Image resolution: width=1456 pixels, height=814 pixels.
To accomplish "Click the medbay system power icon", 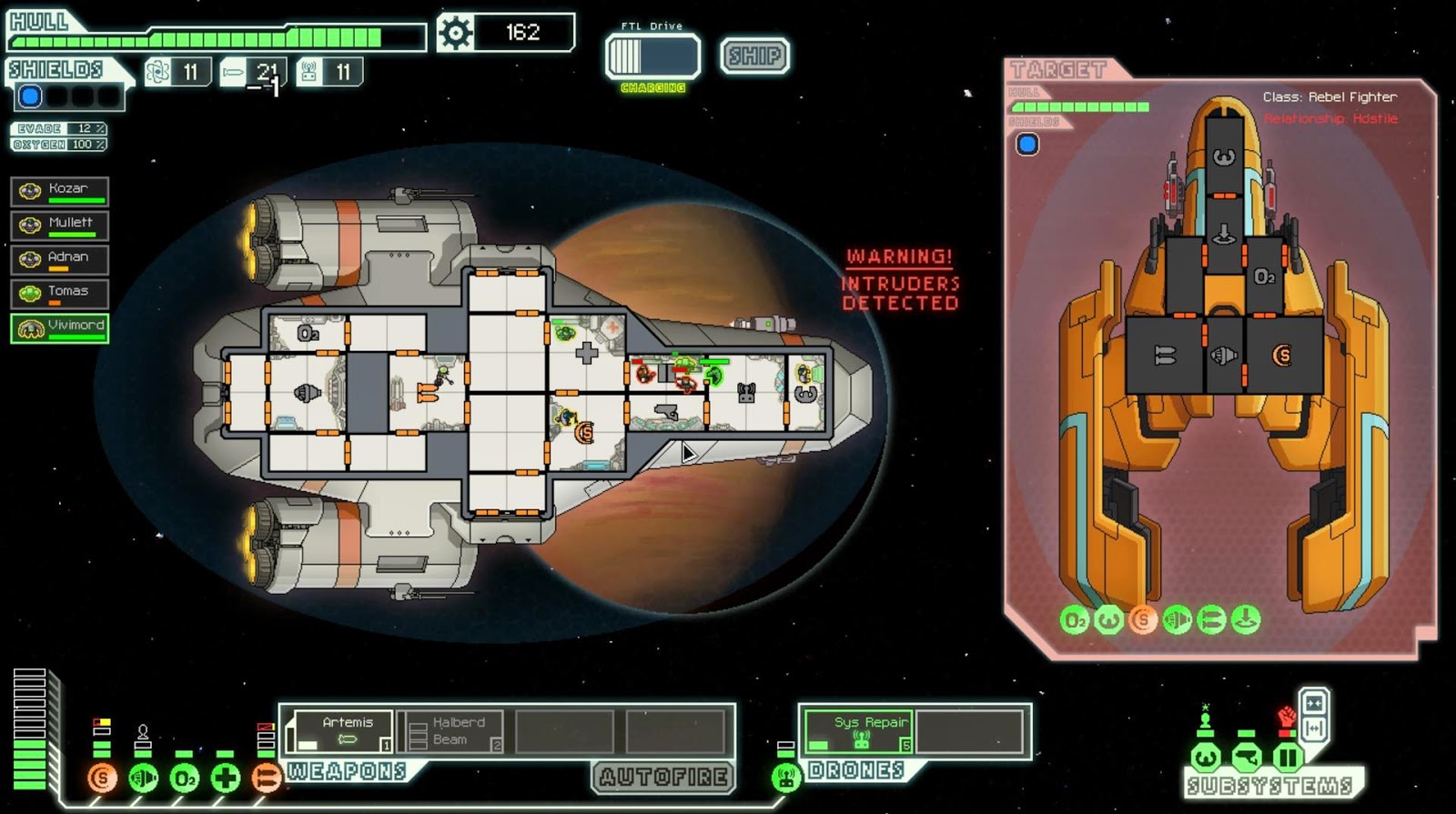I will [x=226, y=779].
